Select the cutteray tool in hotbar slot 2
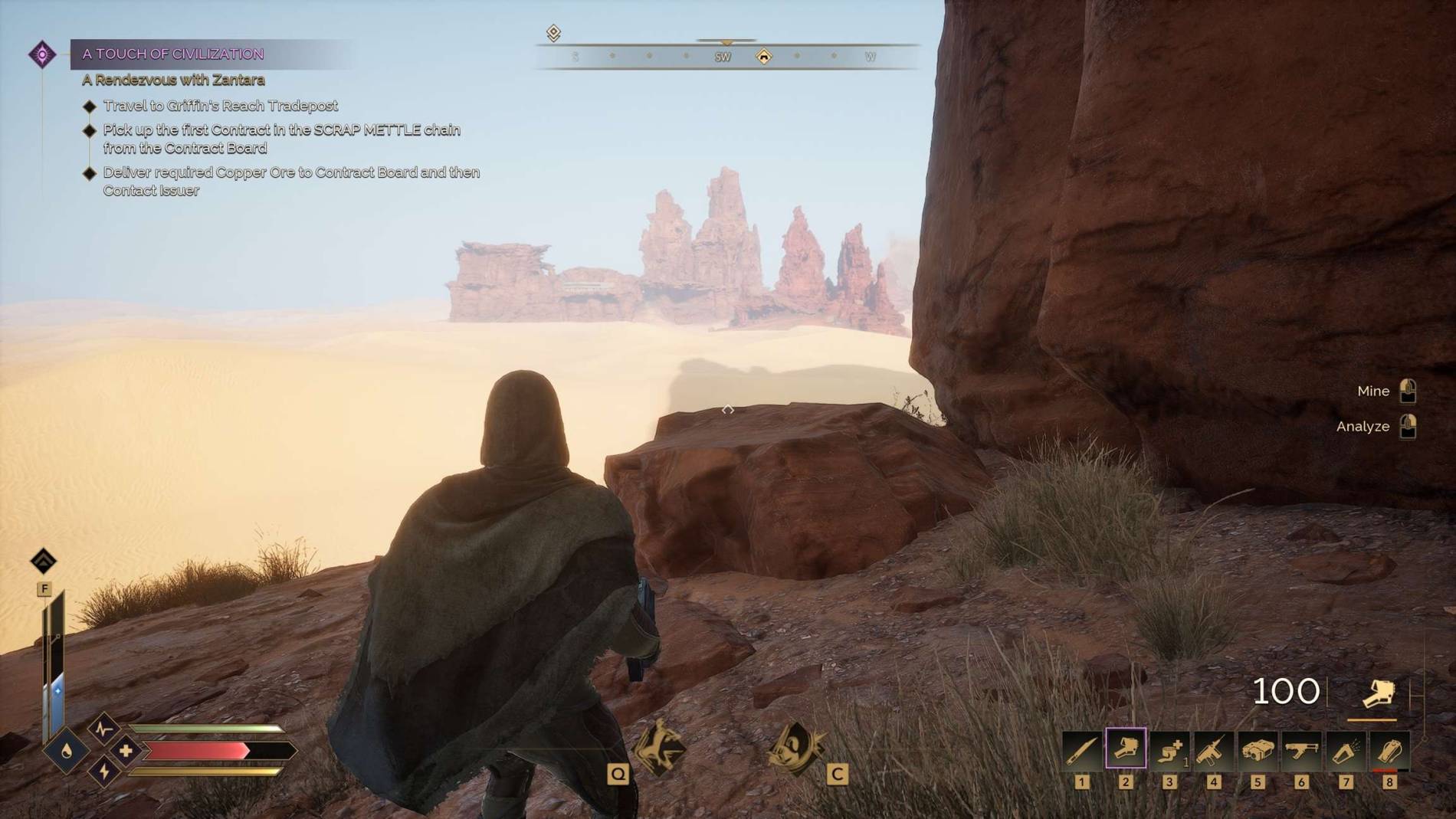The image size is (1456, 819). (1126, 749)
